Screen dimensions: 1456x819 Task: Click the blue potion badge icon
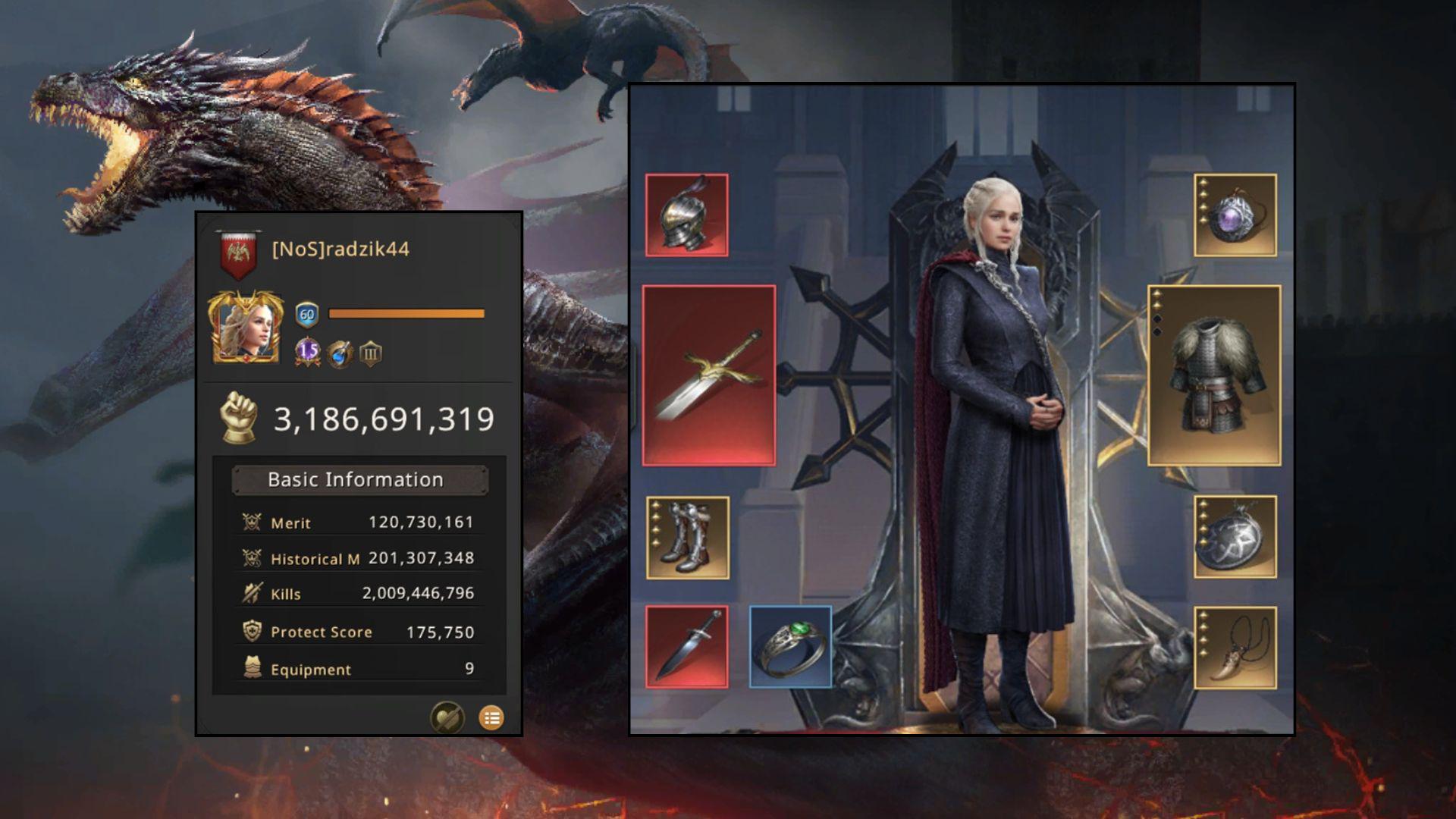[x=340, y=353]
